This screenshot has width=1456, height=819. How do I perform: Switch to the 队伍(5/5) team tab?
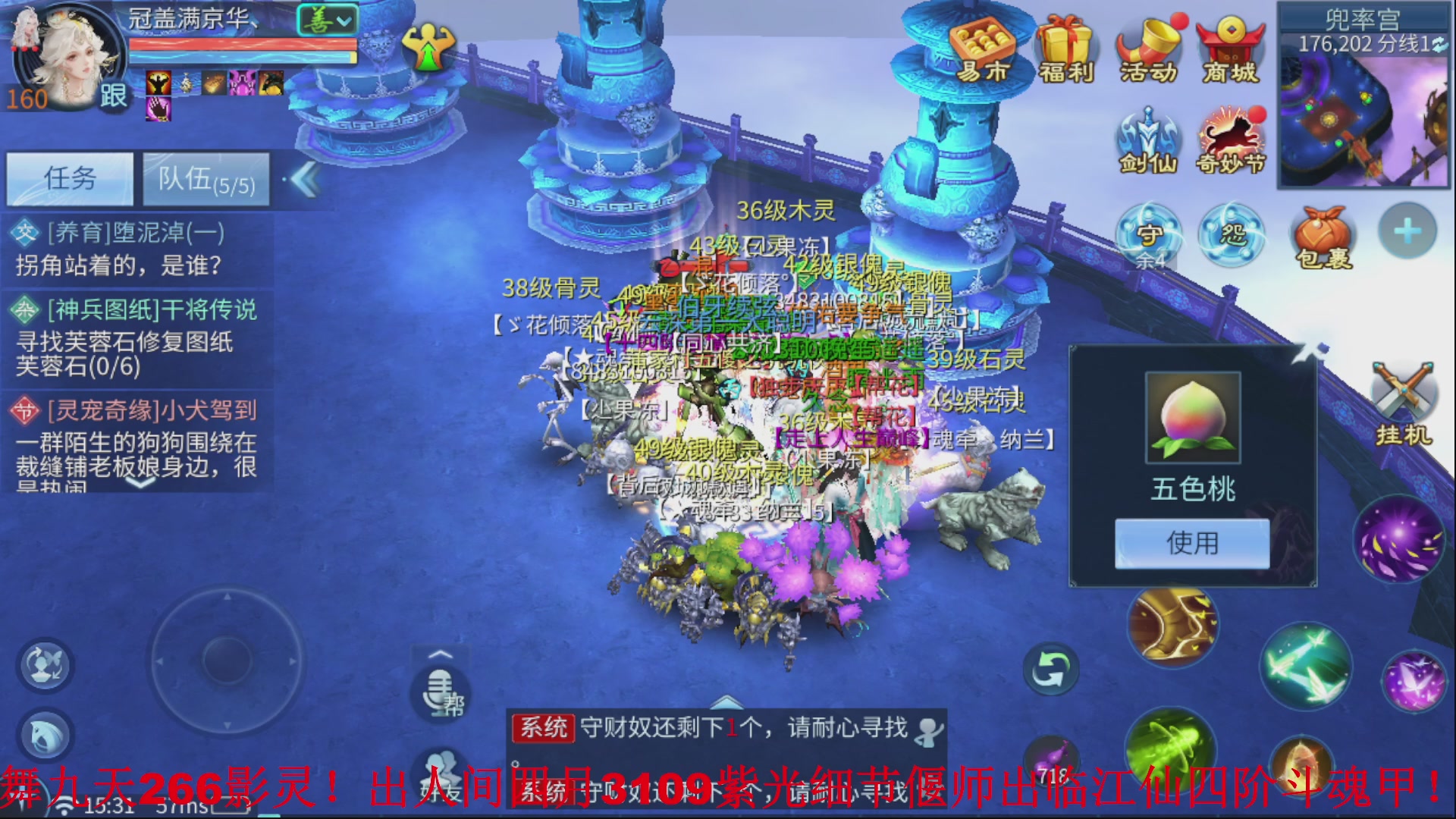(x=205, y=179)
